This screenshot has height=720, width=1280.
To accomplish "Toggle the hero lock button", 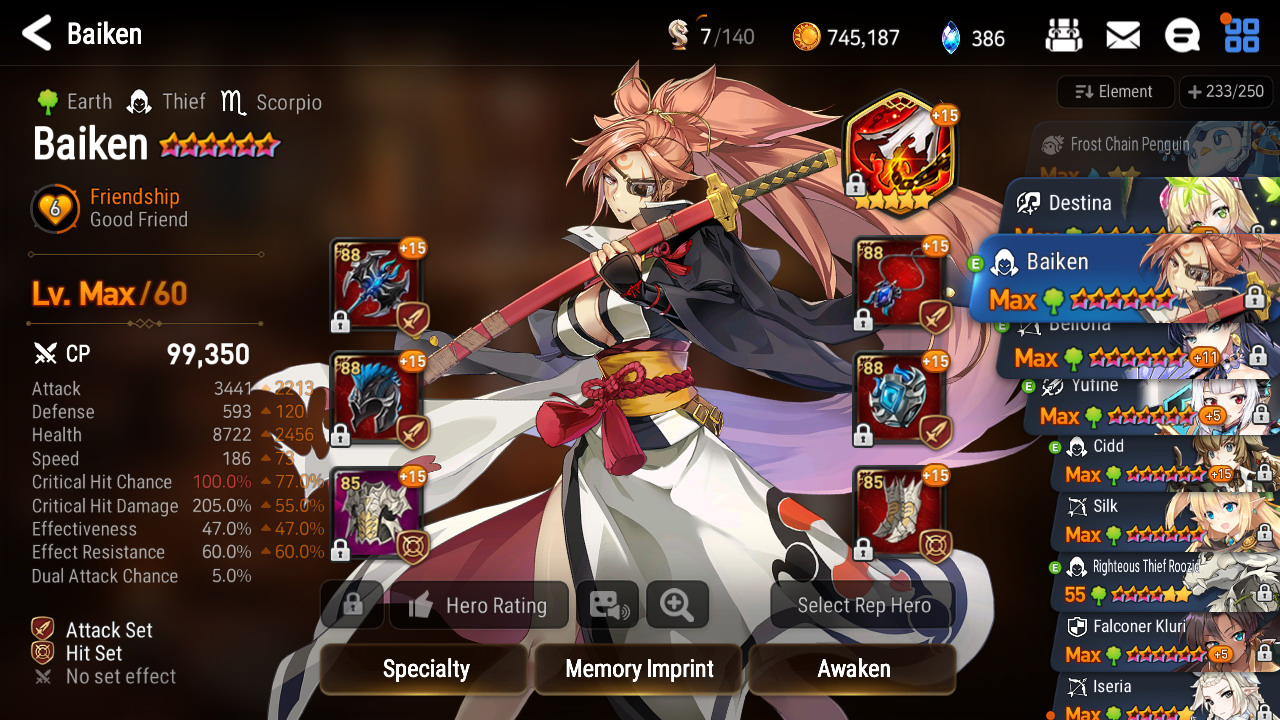I will pyautogui.click(x=351, y=606).
